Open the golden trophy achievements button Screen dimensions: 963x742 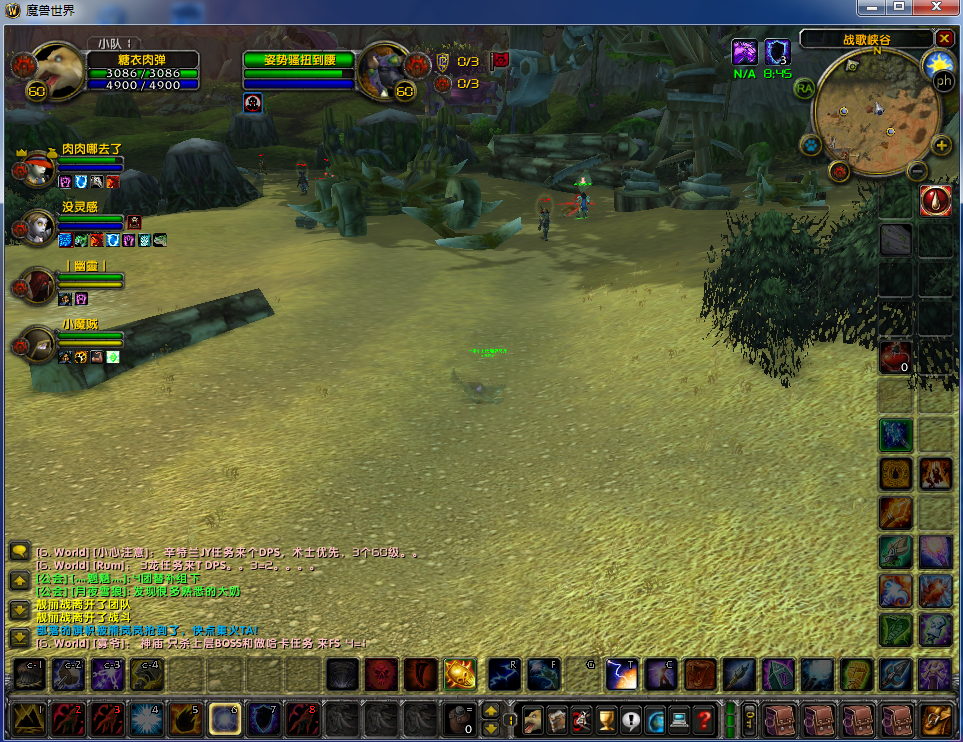point(606,718)
